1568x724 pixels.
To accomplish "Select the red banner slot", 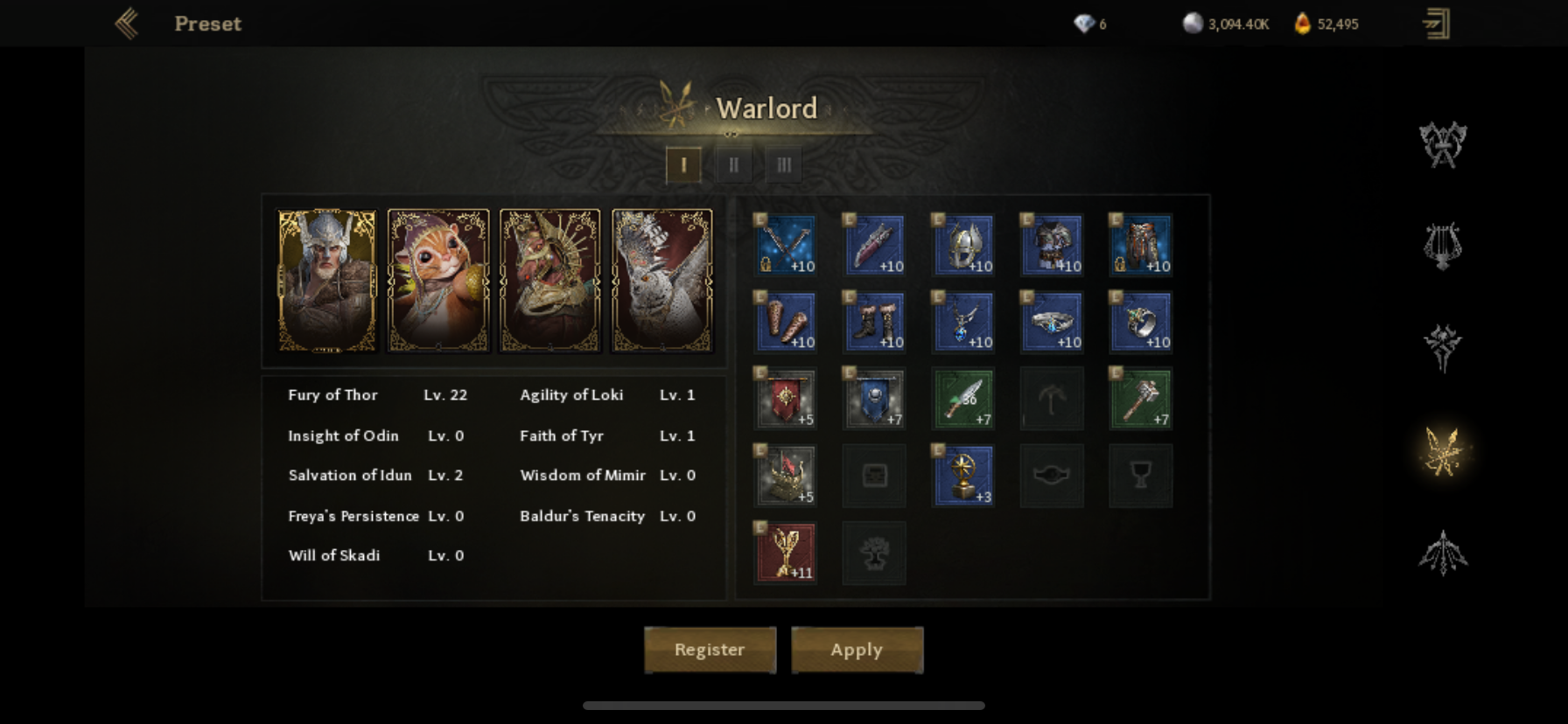I will (786, 399).
